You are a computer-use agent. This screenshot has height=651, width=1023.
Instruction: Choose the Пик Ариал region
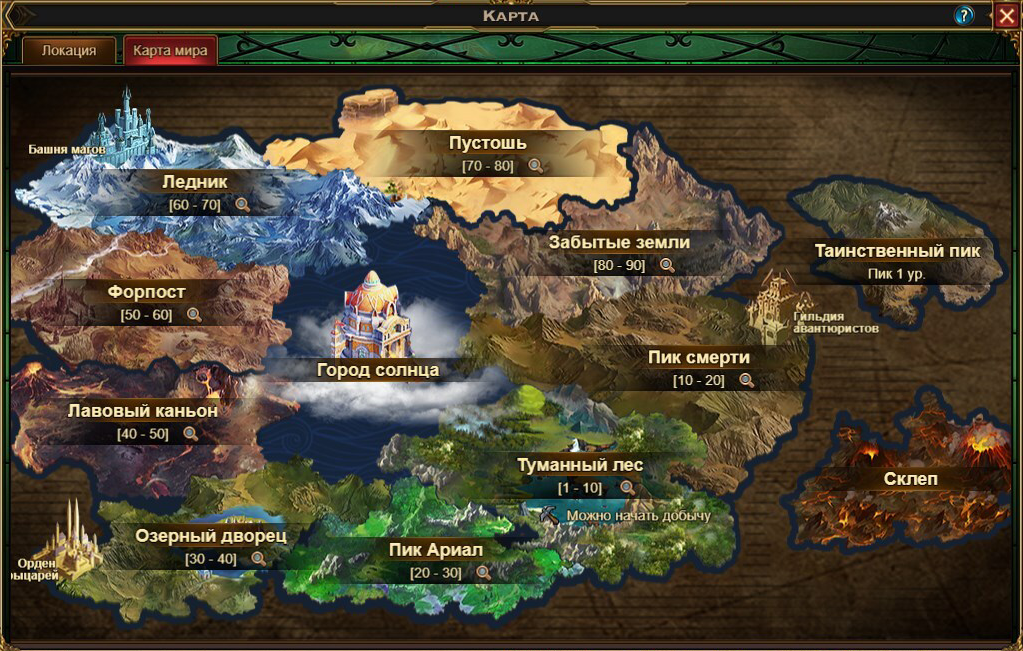point(436,549)
